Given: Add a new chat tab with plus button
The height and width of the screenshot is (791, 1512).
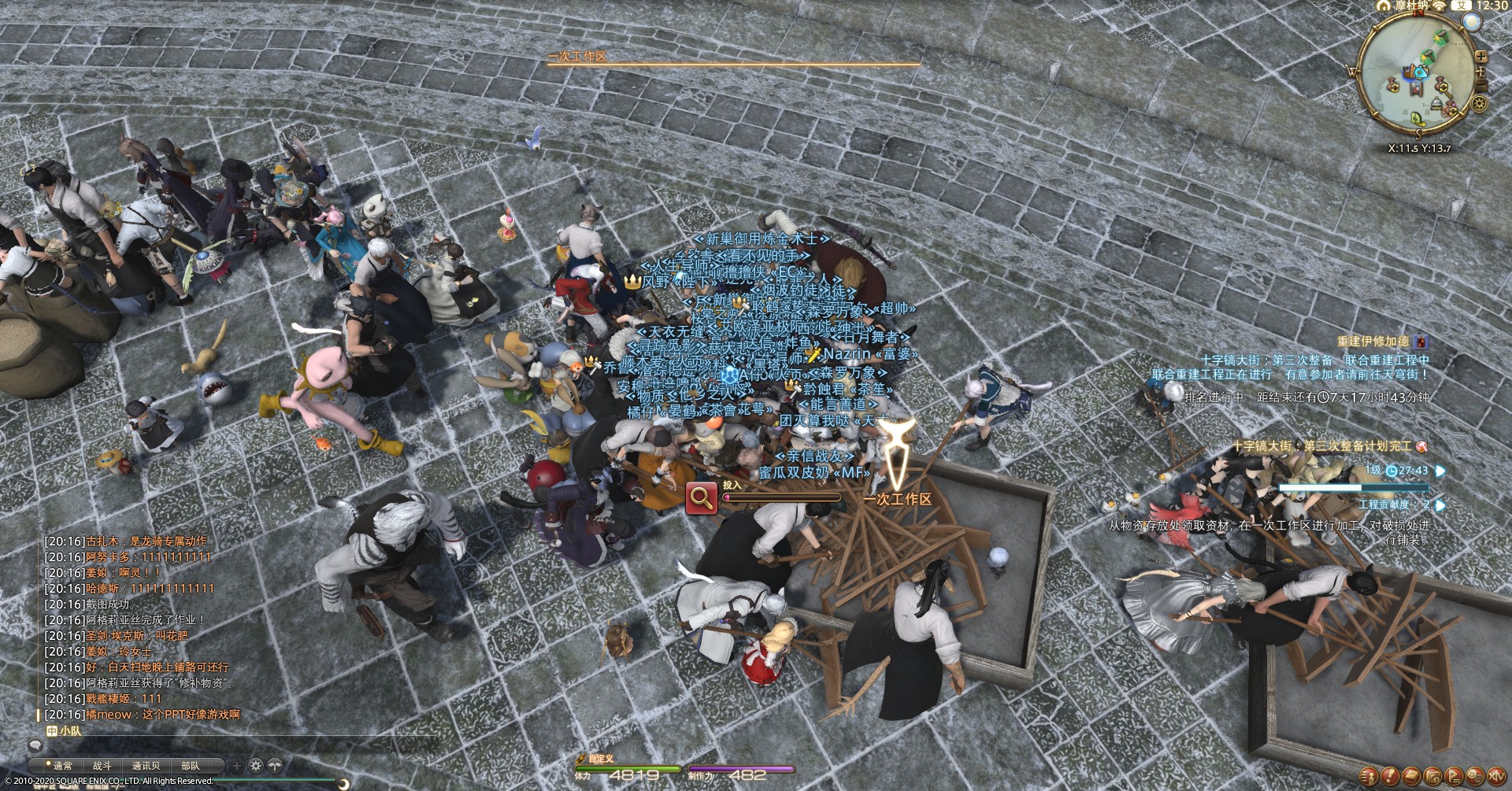Looking at the screenshot, I should [236, 765].
